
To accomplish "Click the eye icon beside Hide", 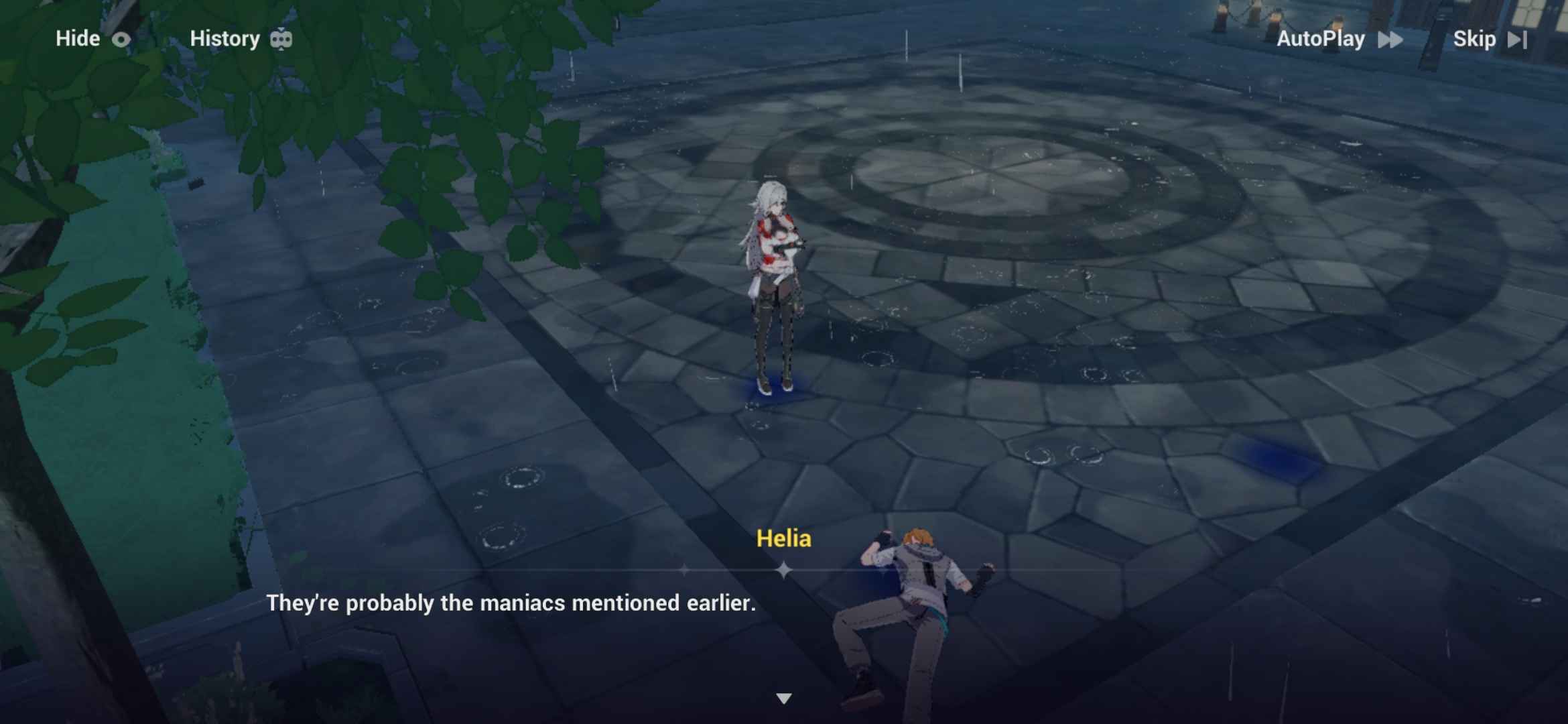I will [x=121, y=39].
